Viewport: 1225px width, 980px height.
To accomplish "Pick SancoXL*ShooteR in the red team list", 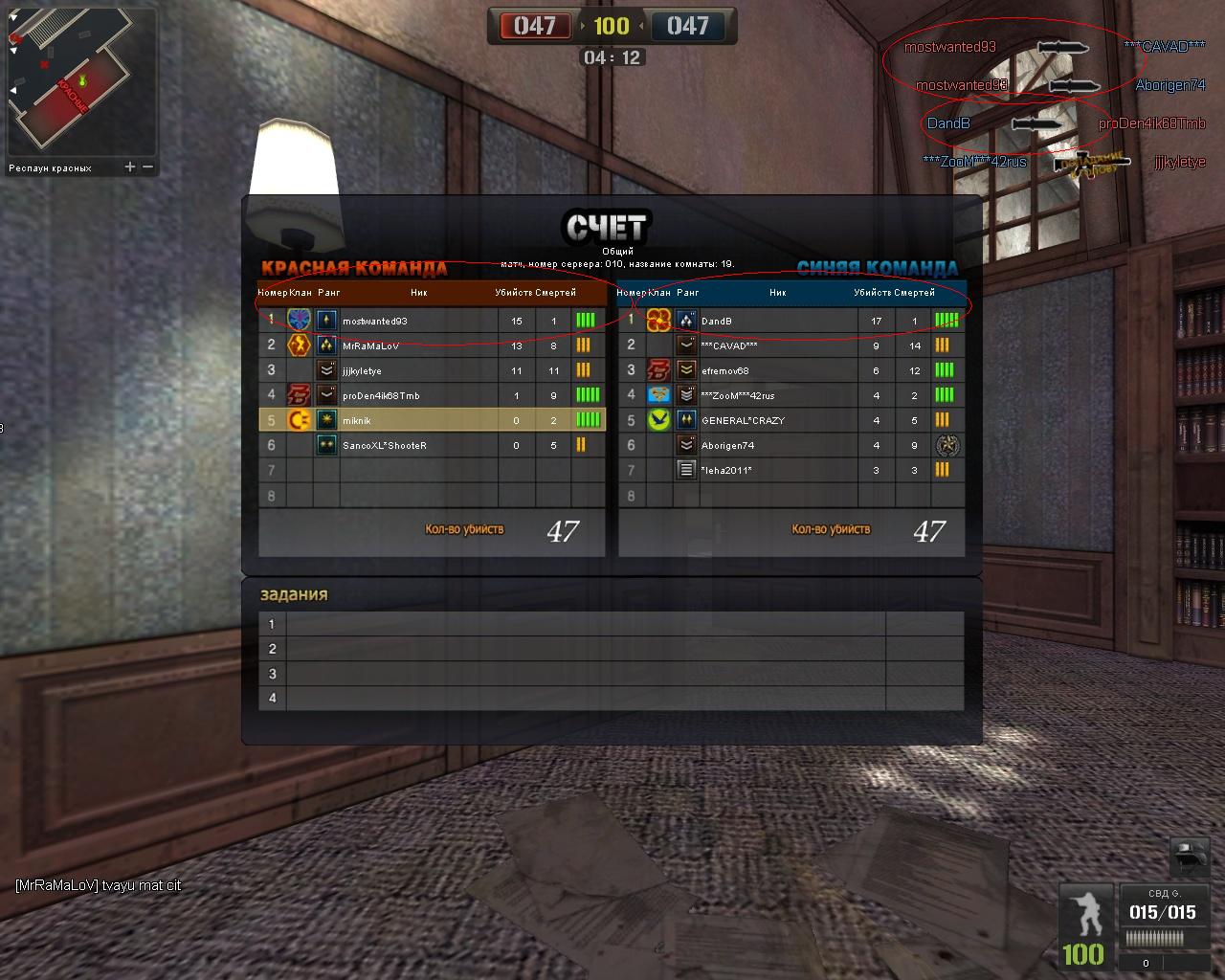I will pyautogui.click(x=431, y=445).
